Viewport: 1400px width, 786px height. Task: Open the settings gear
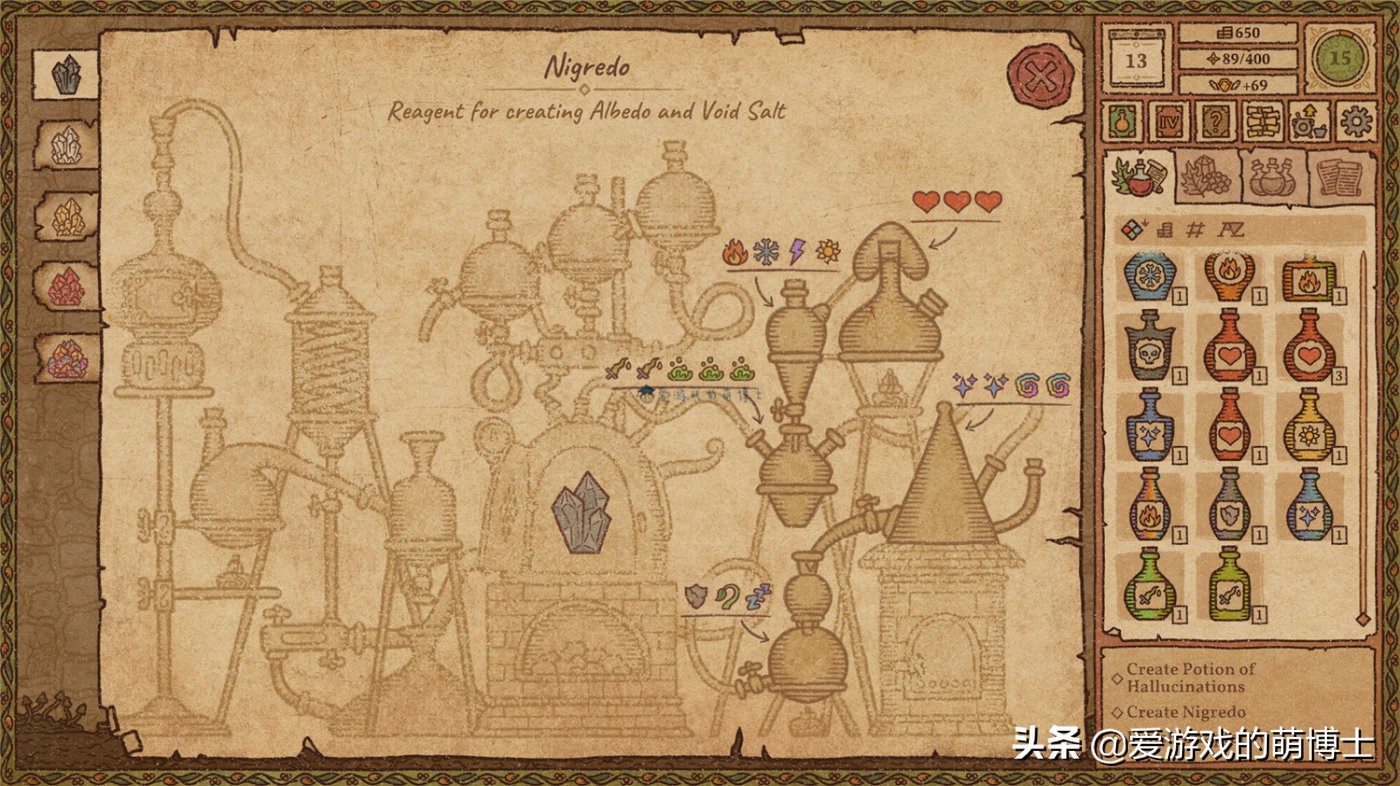(x=1353, y=122)
